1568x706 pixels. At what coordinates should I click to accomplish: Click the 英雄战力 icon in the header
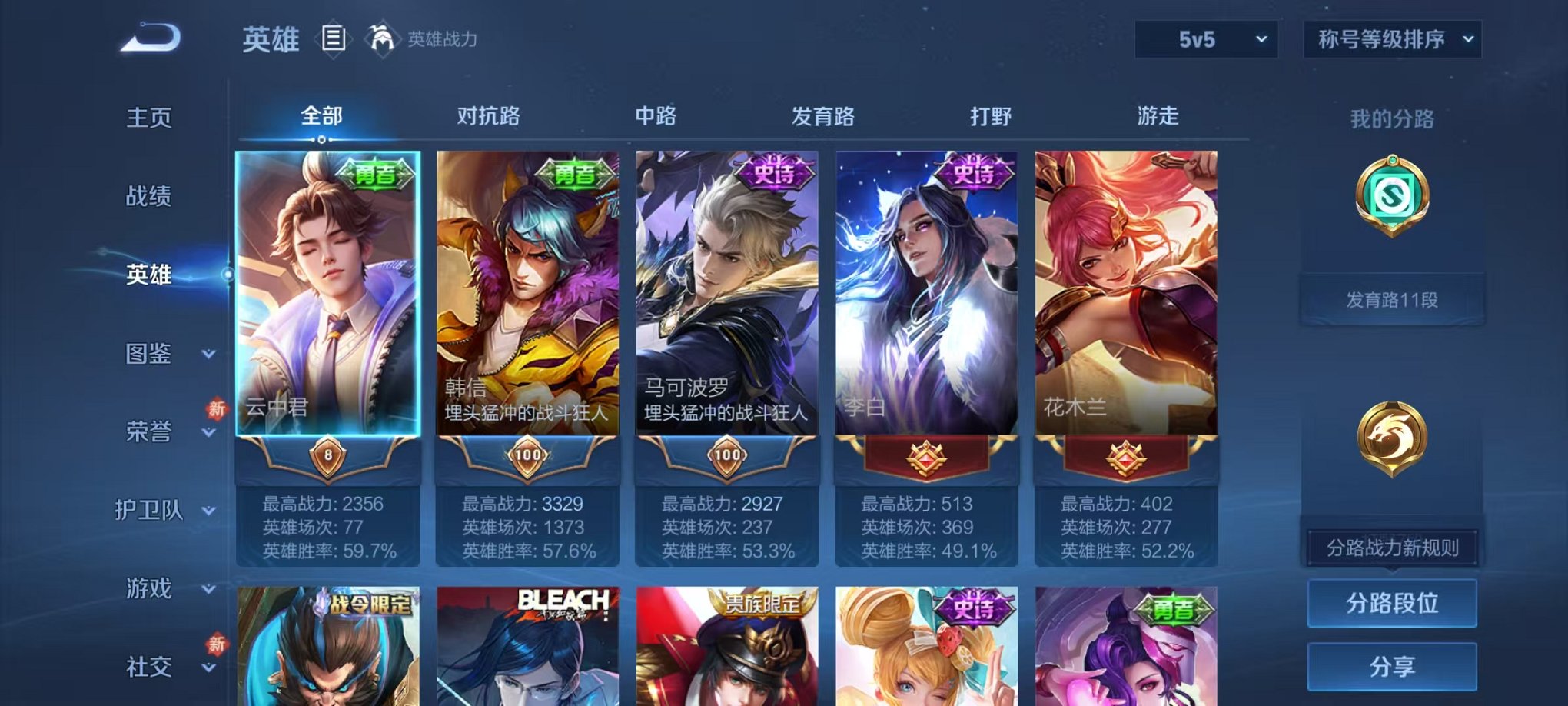pos(380,37)
